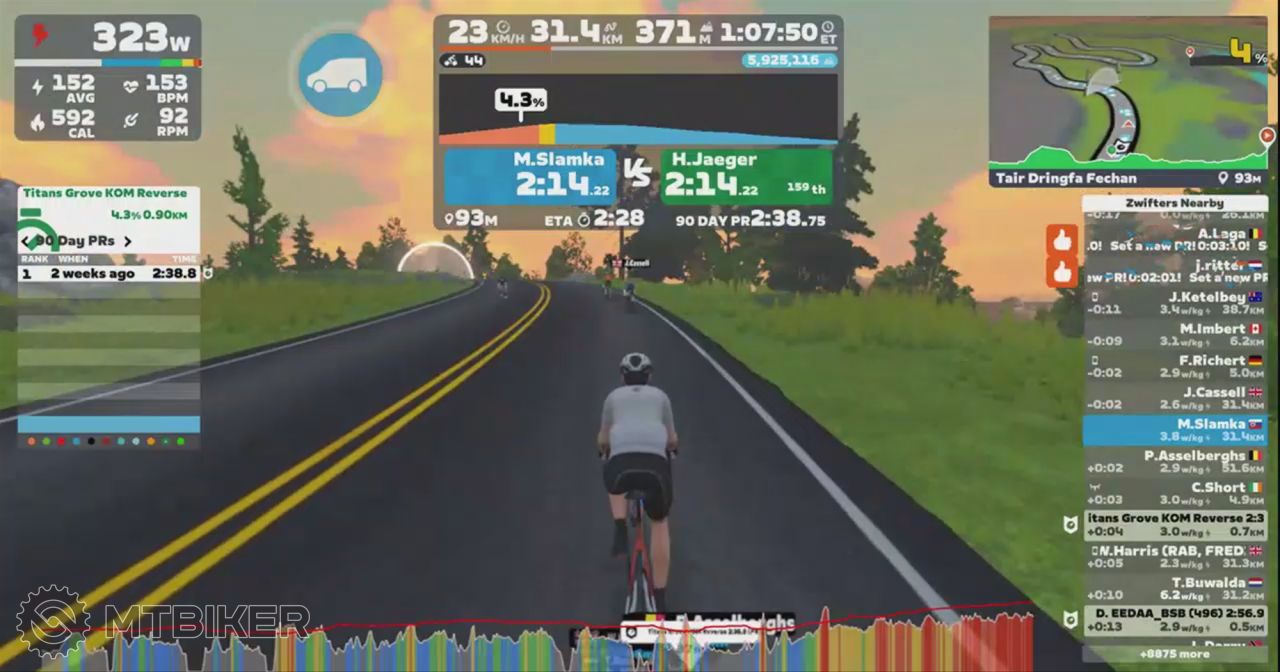Show previous leaderboard before 90 Day PRs
The image size is (1280, 672).
[24, 241]
